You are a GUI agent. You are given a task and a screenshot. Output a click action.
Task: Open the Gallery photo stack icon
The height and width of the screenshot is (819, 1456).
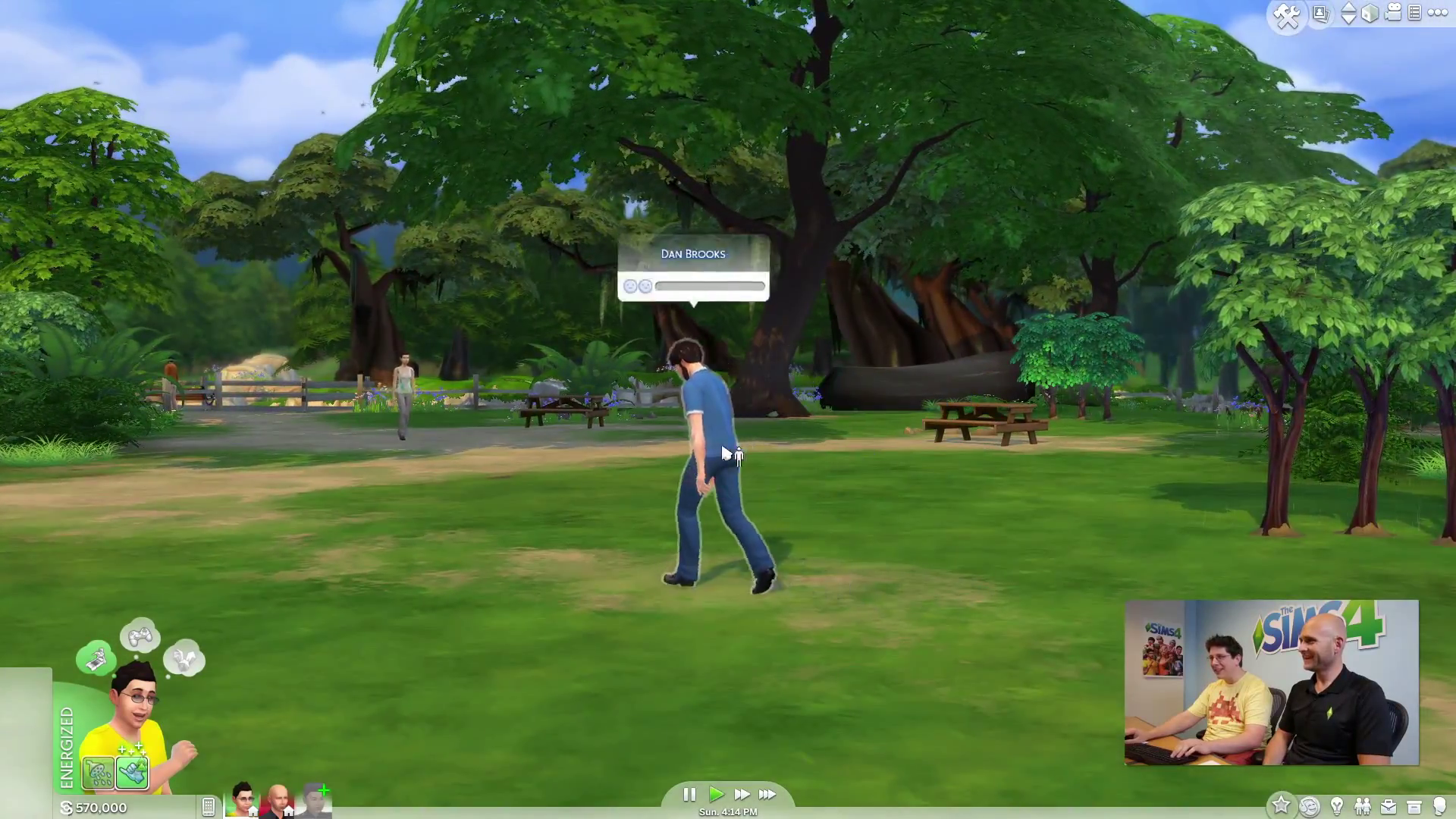(x=1321, y=14)
